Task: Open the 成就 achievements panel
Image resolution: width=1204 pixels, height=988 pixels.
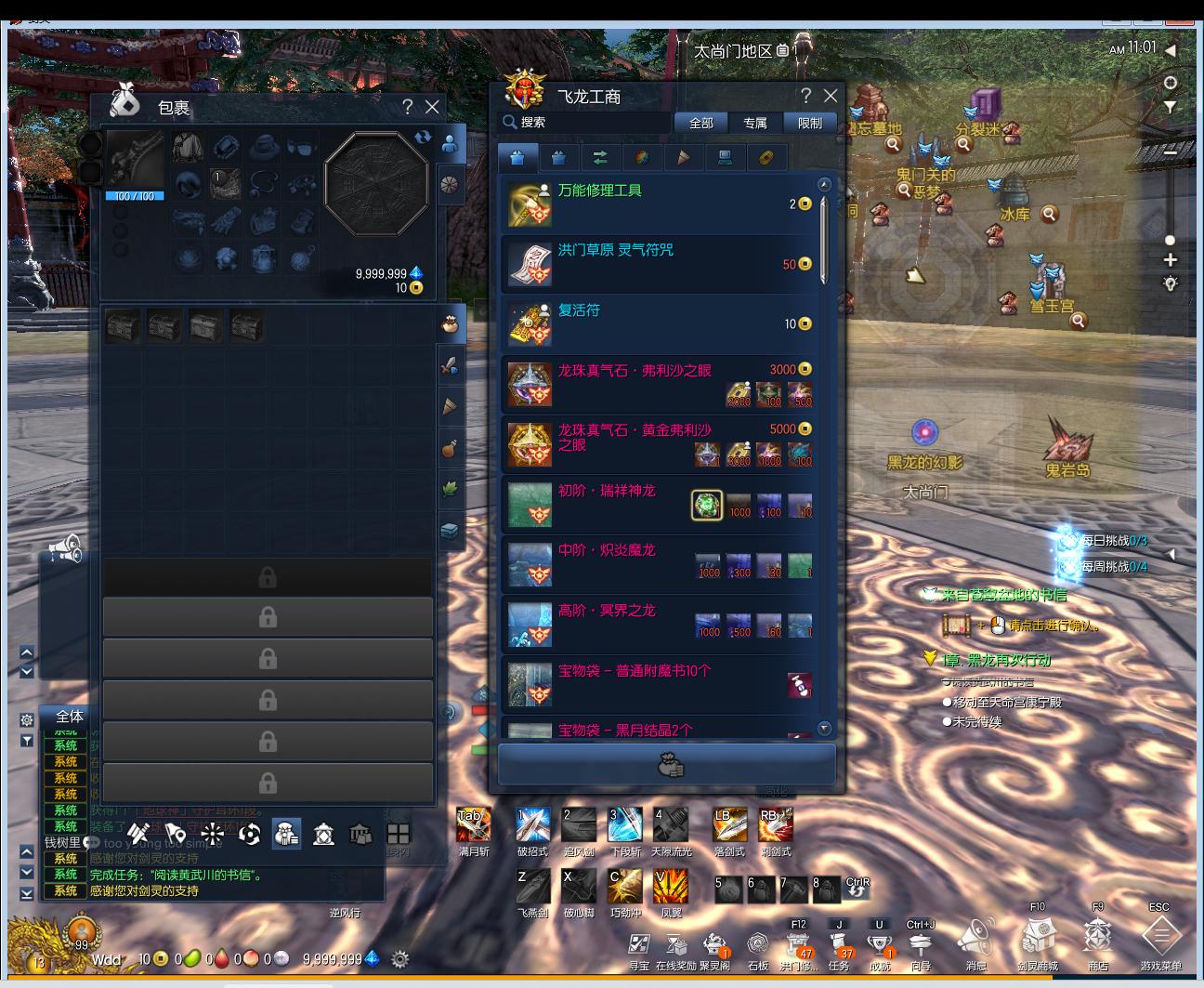Action: [879, 945]
